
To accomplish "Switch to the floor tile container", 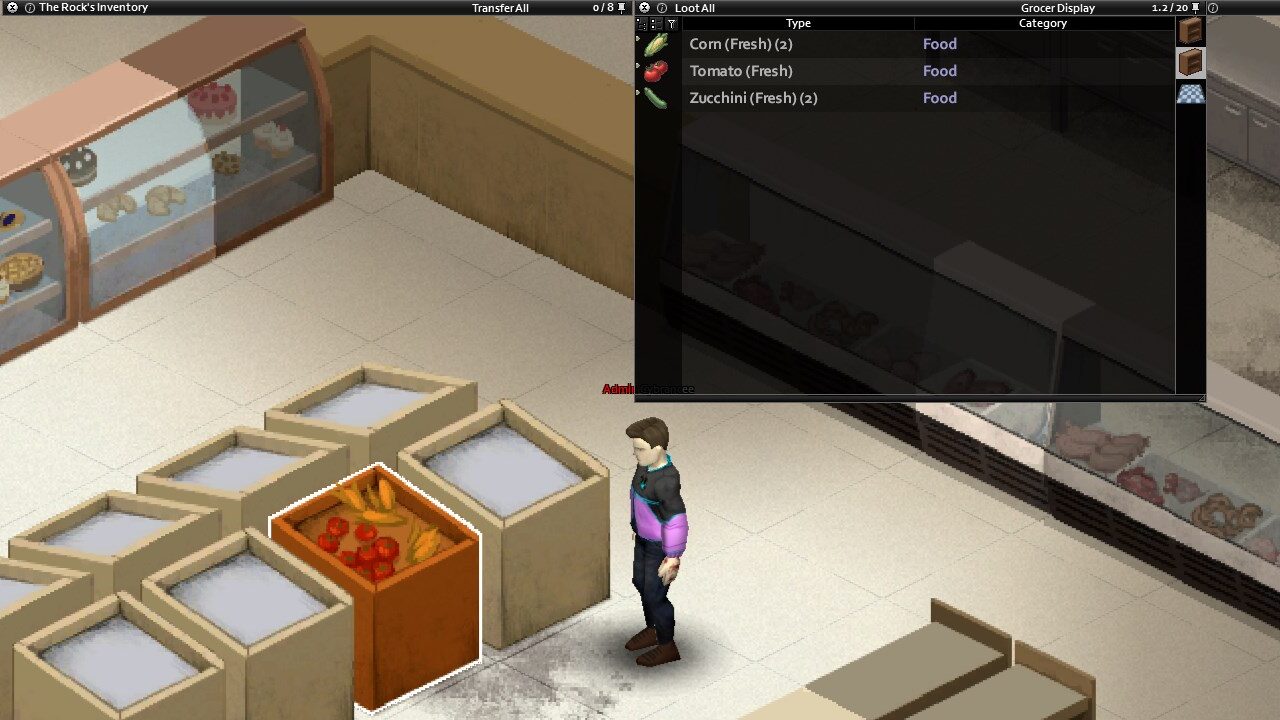I will 1190,93.
